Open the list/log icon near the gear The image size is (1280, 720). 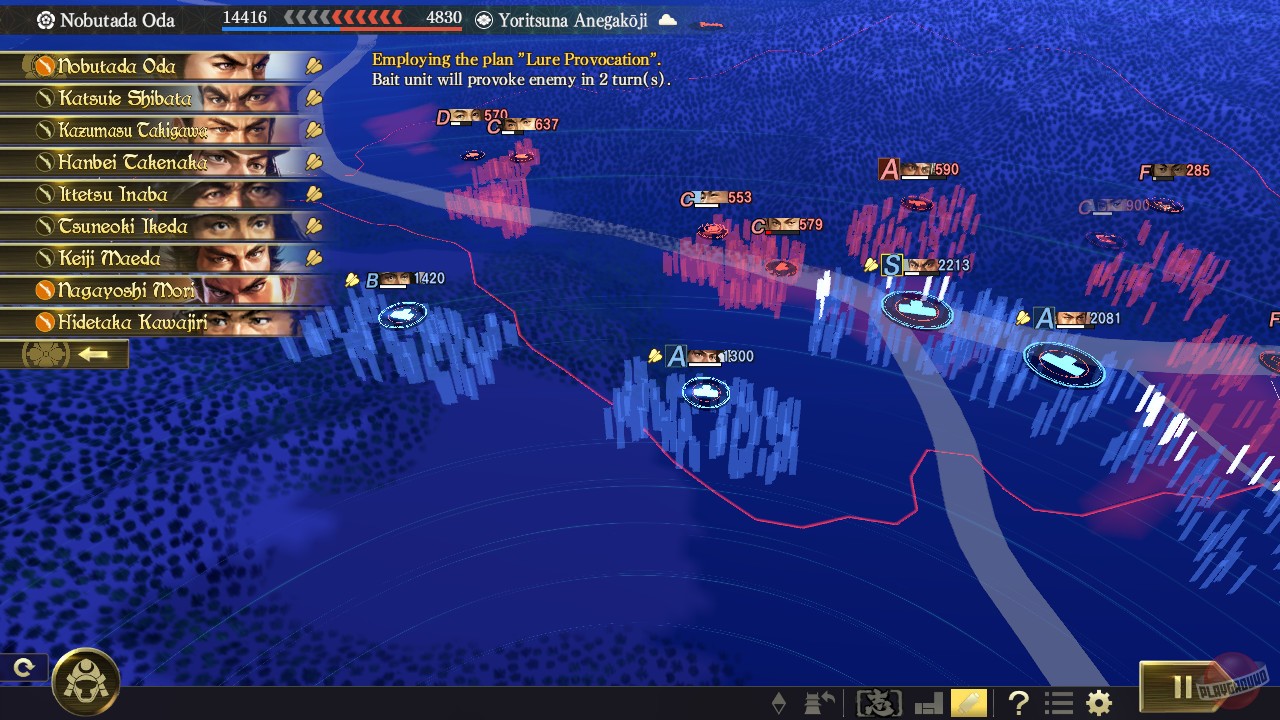[1058, 703]
